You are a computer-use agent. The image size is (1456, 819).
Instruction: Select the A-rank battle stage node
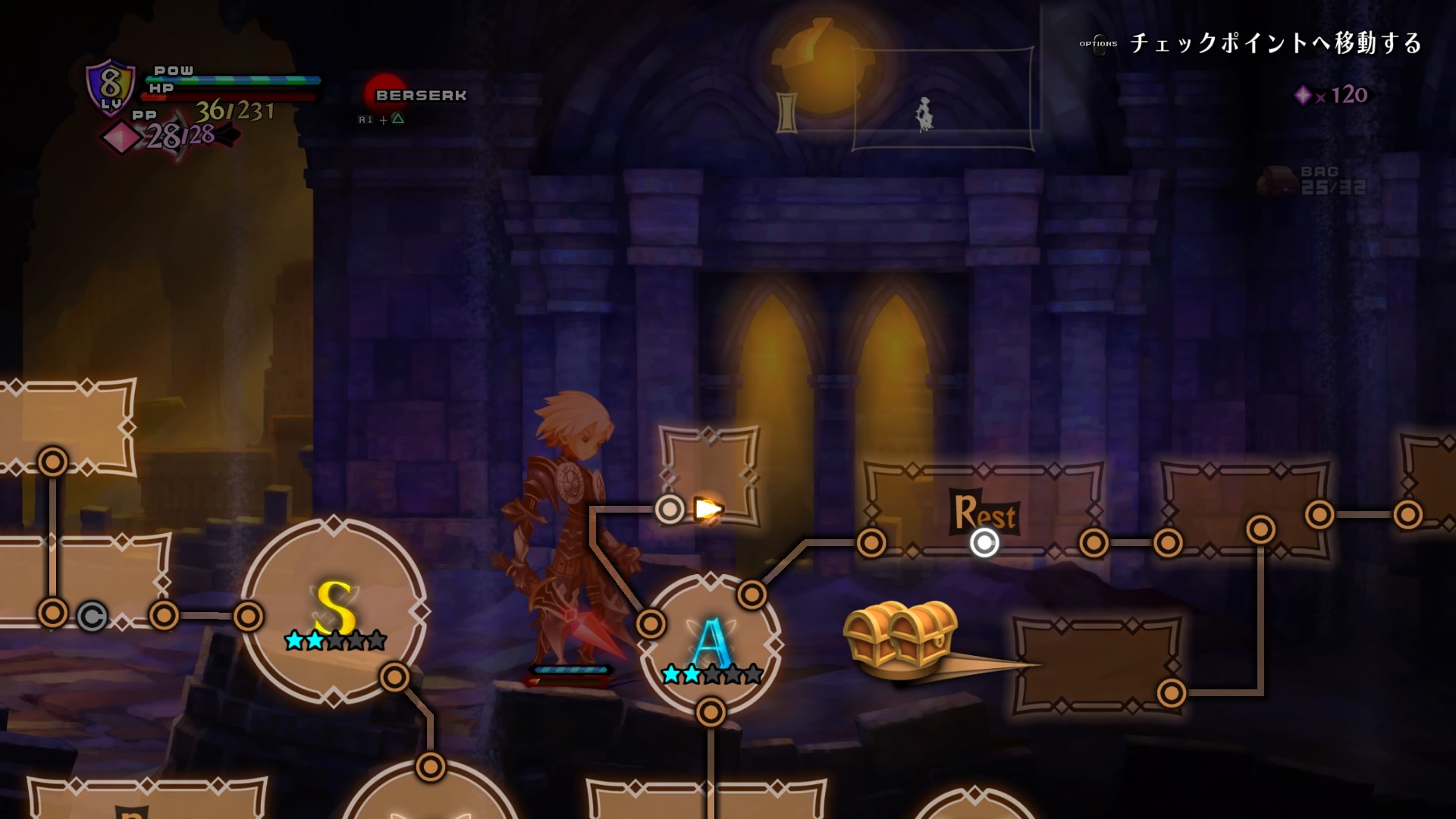[x=711, y=645]
